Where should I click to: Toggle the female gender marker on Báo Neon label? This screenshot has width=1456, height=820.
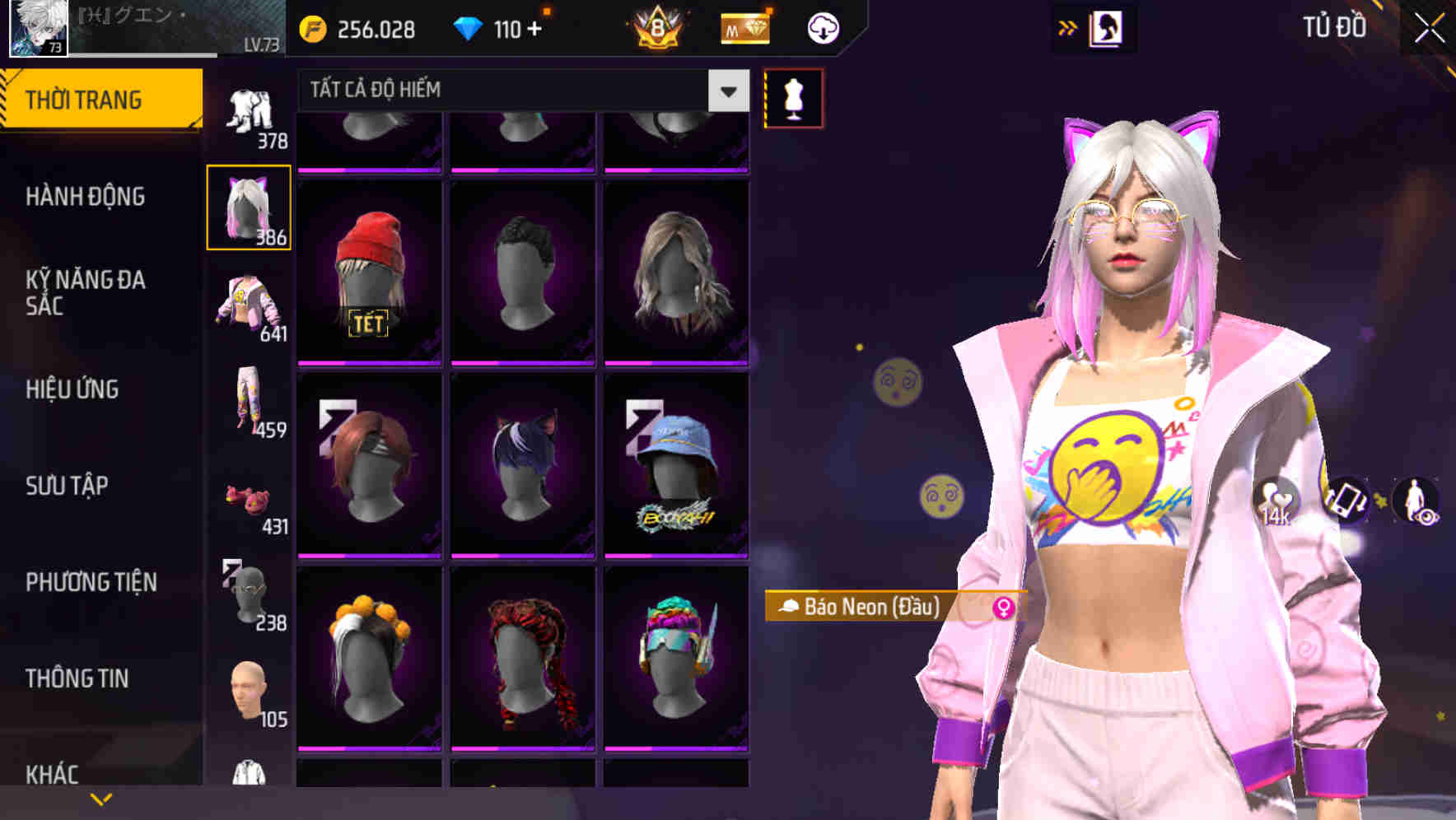click(x=1004, y=608)
